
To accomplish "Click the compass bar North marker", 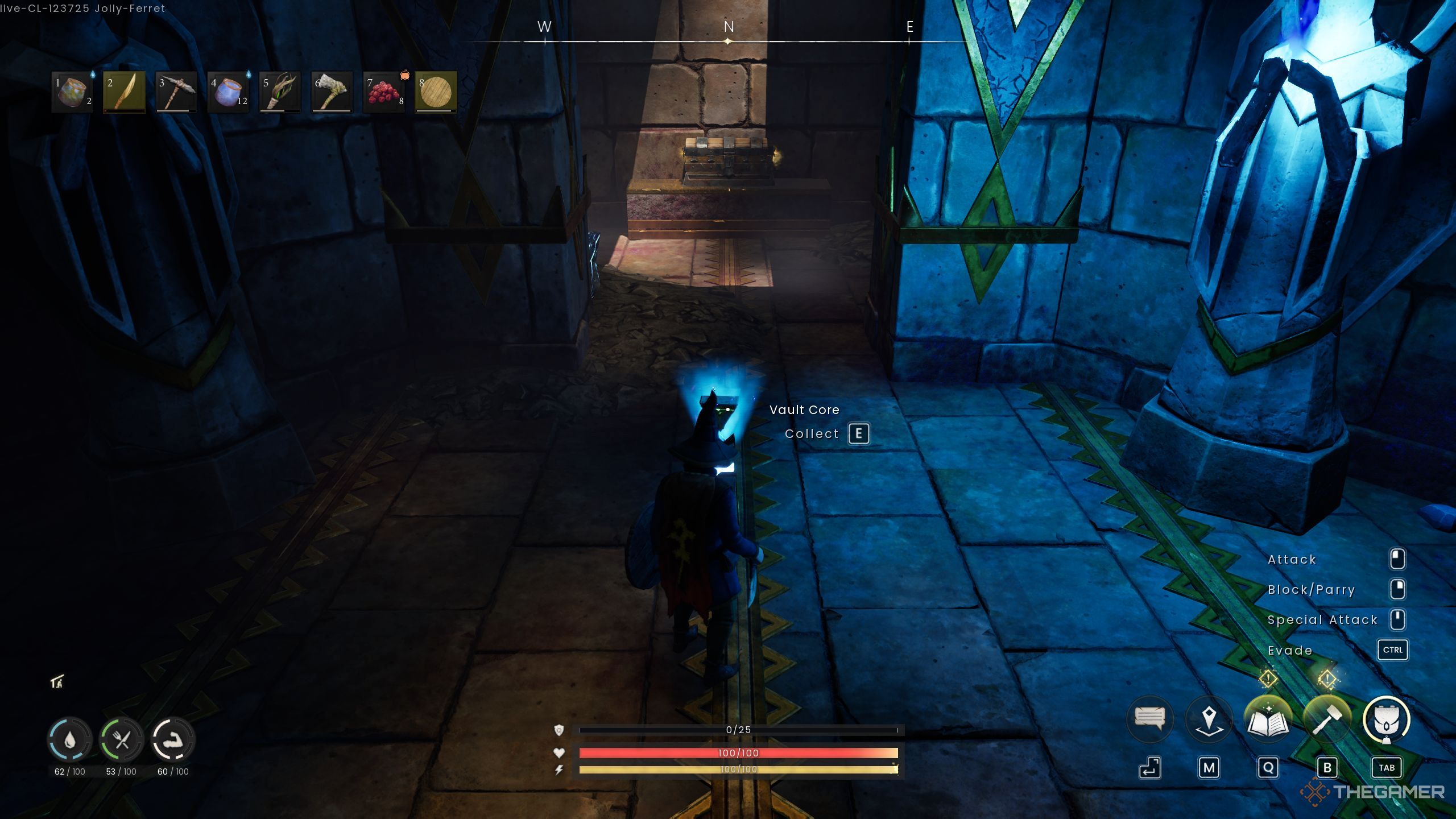I will click(x=729, y=27).
